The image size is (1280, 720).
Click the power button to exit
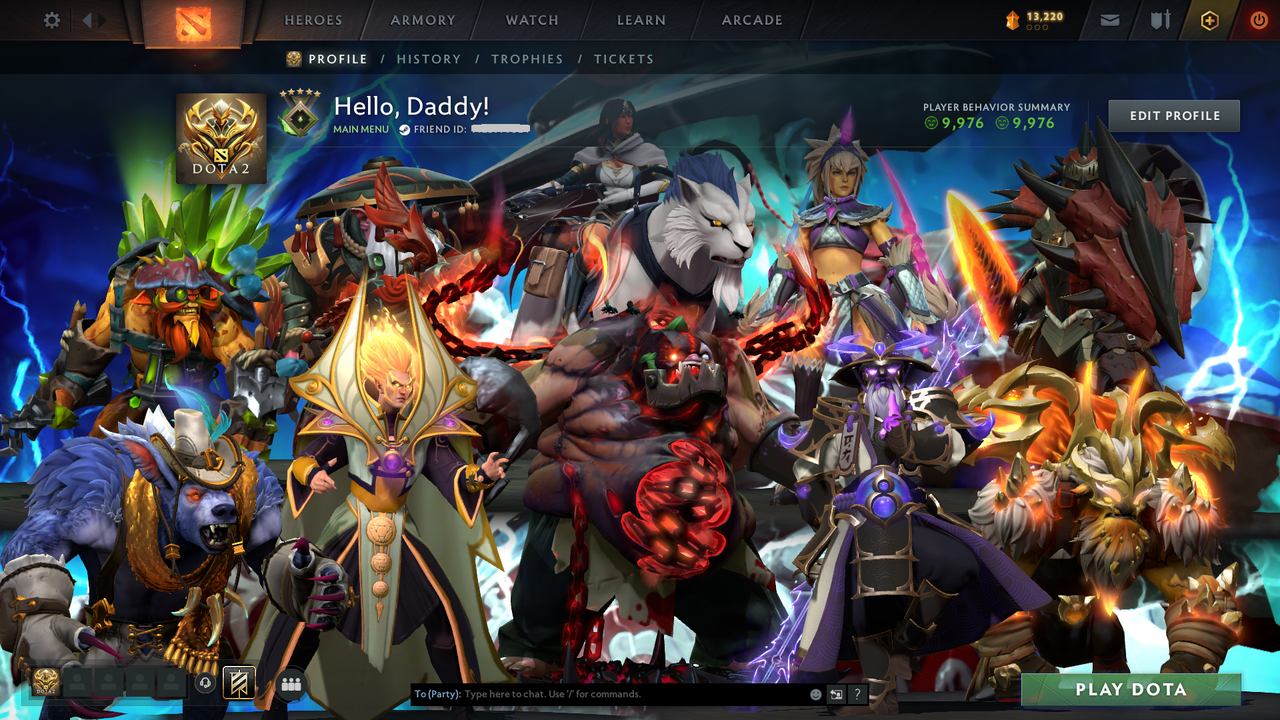(1258, 19)
